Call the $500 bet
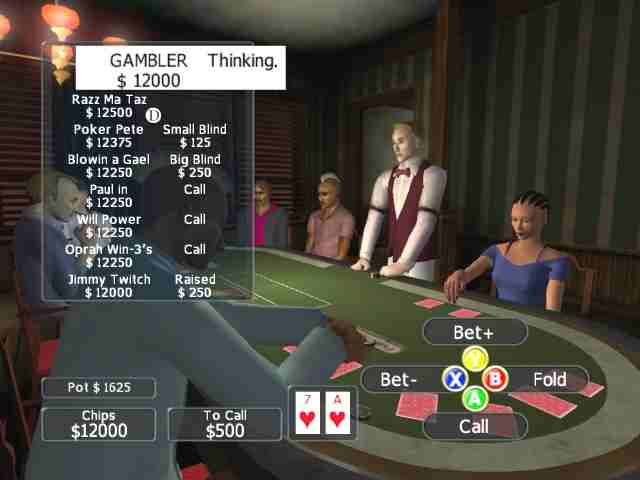The width and height of the screenshot is (640, 480). coord(474,426)
